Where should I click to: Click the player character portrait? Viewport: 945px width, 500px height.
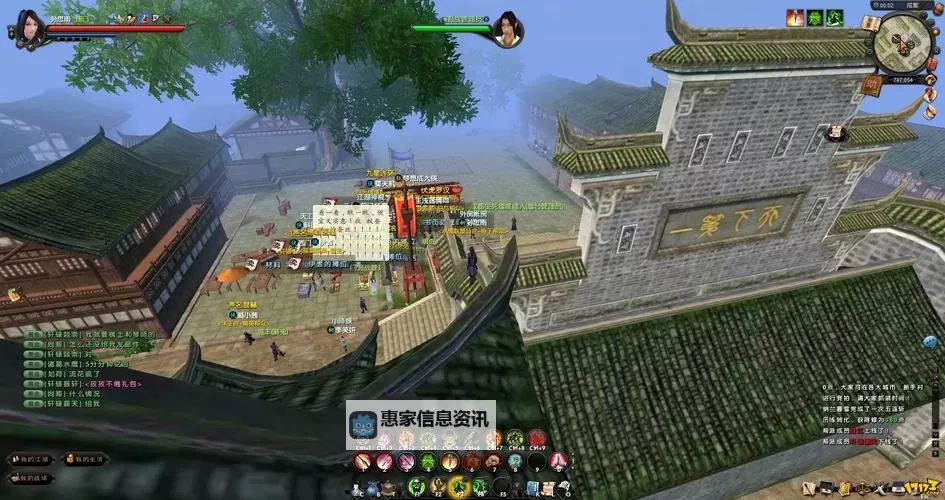point(29,29)
